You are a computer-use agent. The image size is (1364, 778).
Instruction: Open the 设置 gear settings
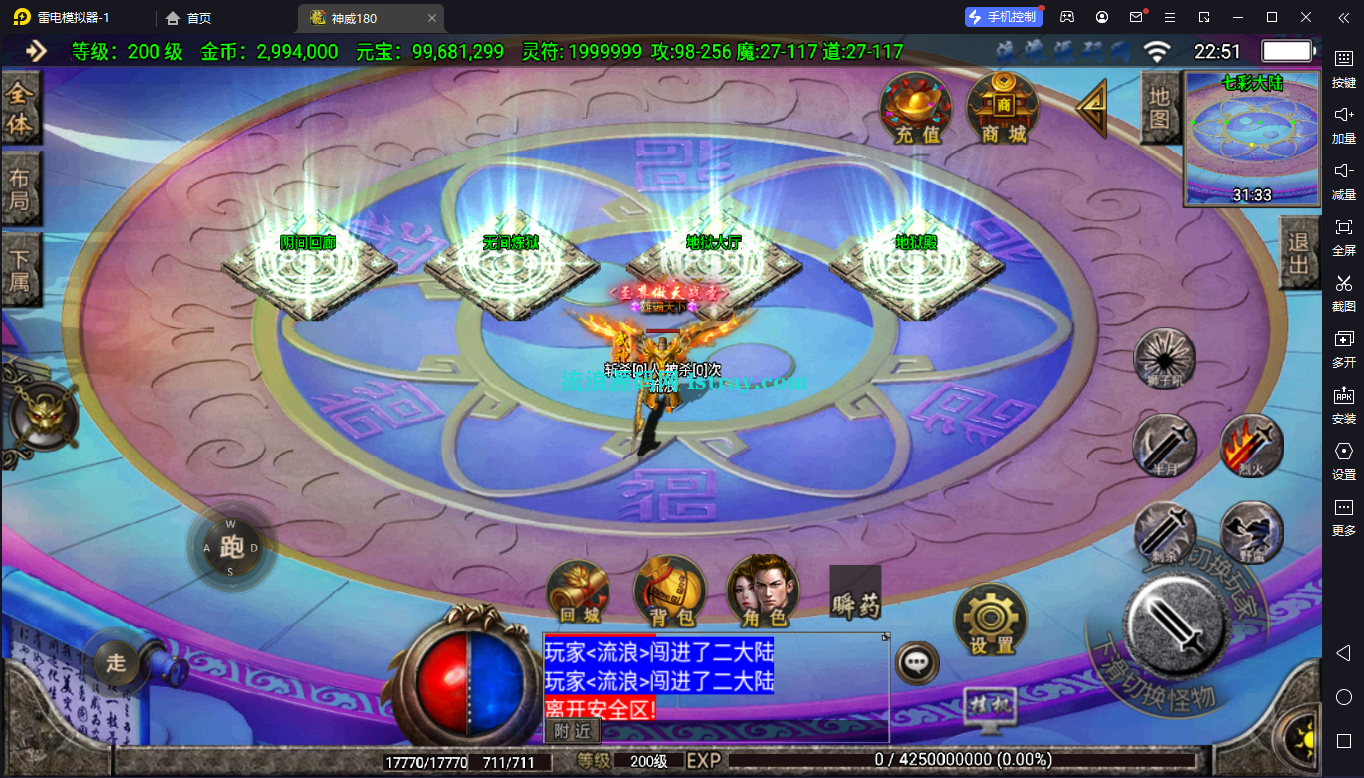click(991, 620)
